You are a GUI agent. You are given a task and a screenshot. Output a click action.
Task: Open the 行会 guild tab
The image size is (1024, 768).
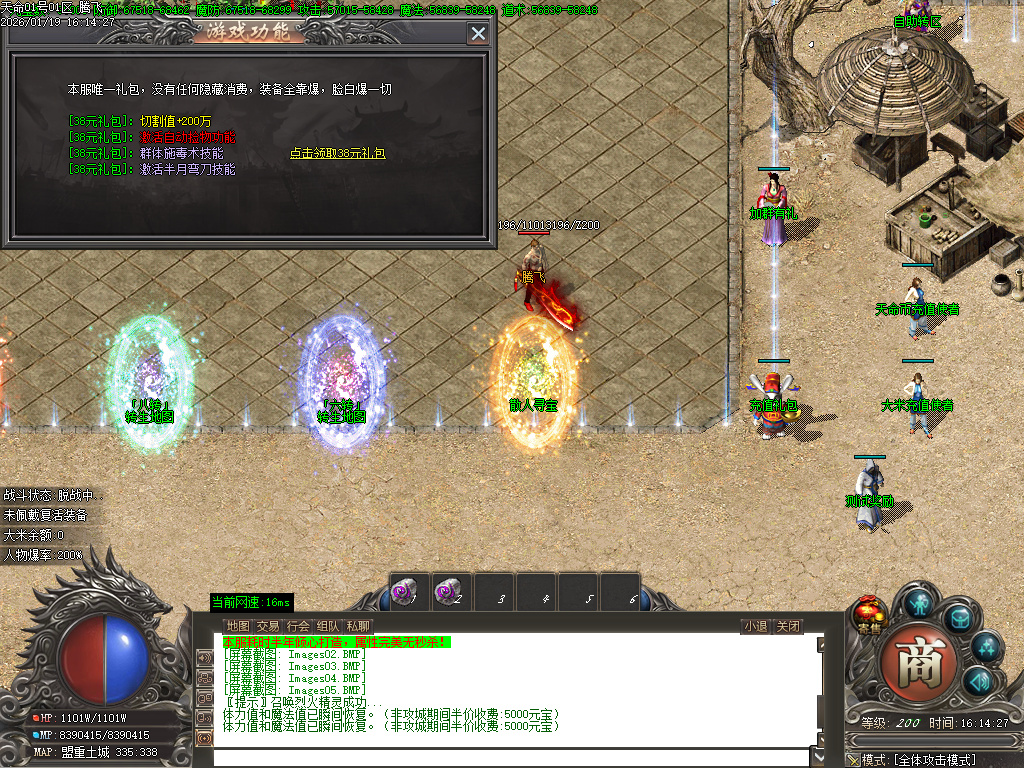tap(298, 626)
